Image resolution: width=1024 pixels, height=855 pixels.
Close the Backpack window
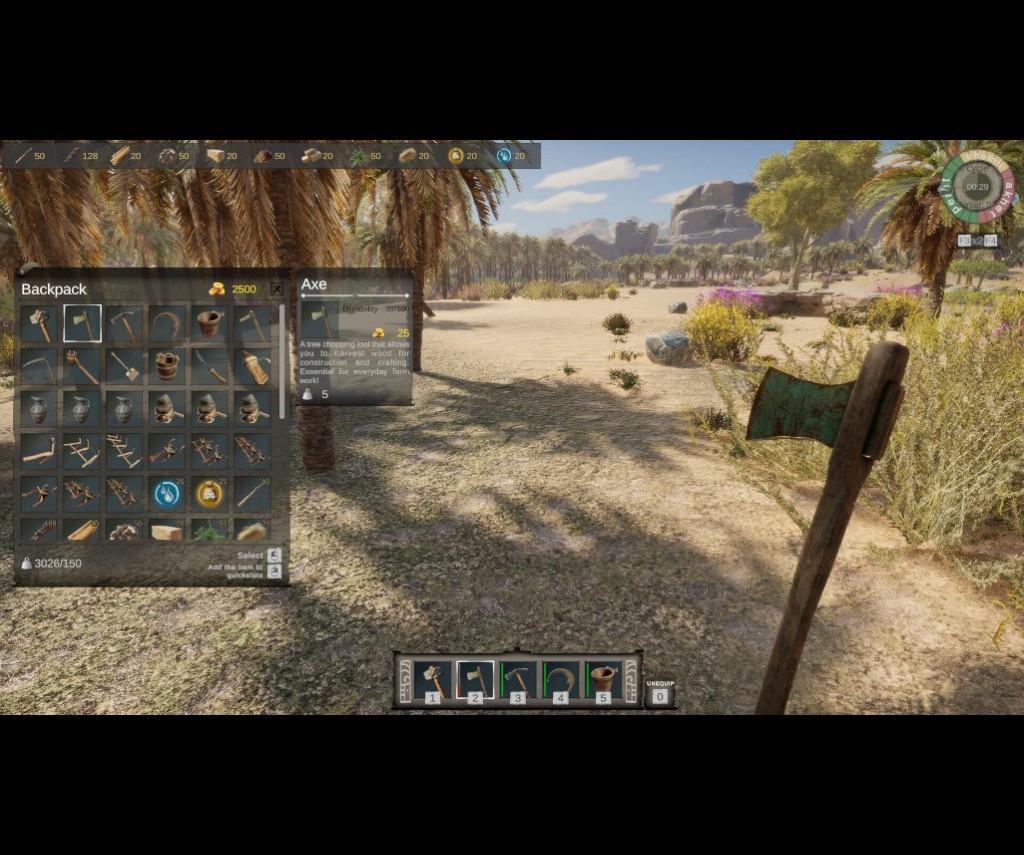tap(277, 289)
